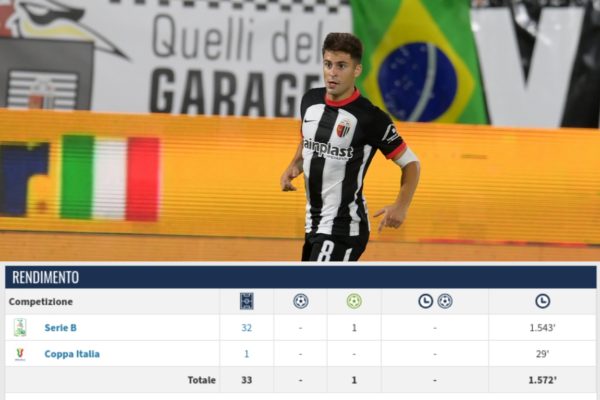The width and height of the screenshot is (600, 400).
Task: Select the Coppa Italia trophy logo
Action: [20, 353]
